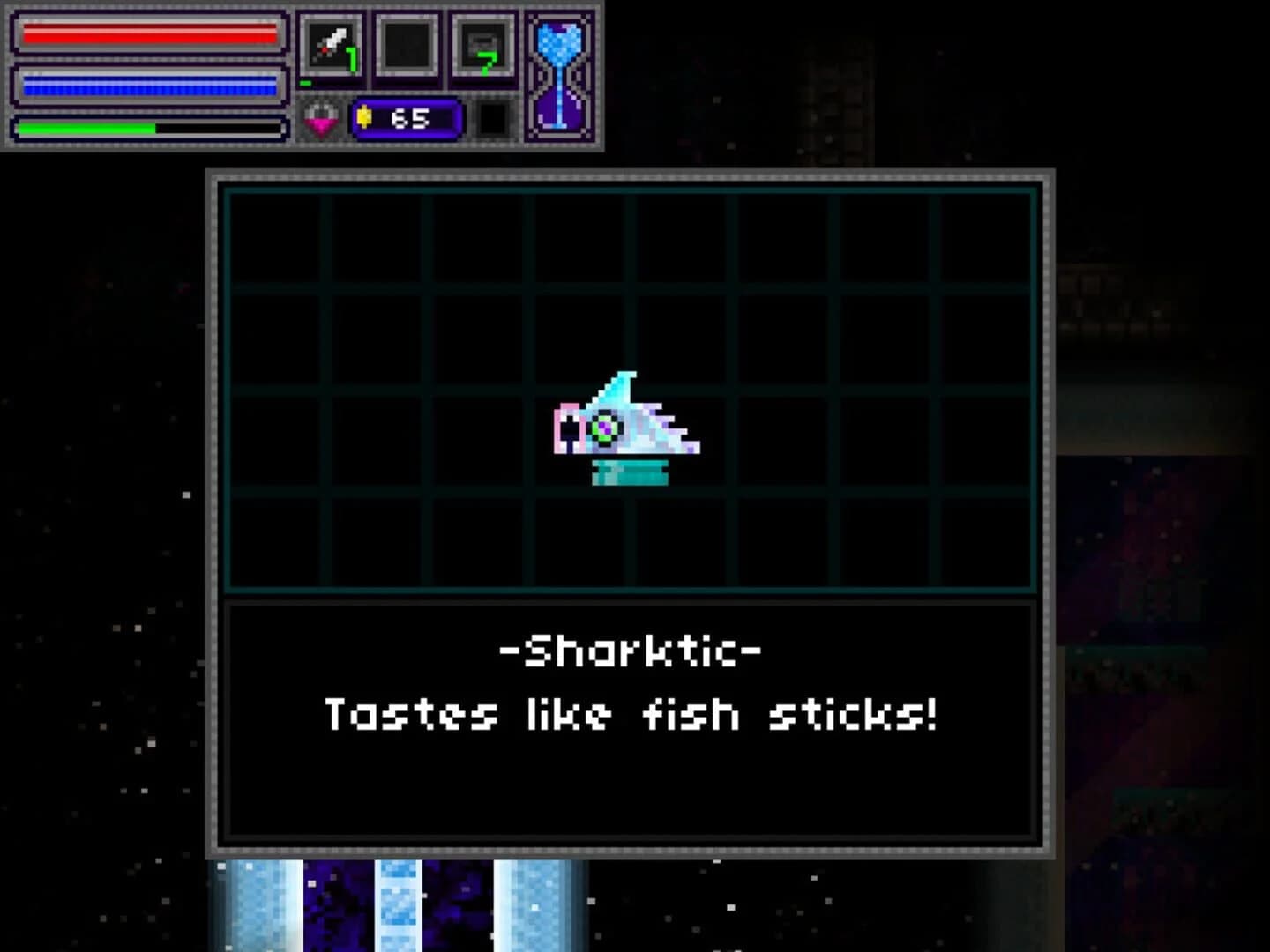Click the coin counter showing 65

pyautogui.click(x=407, y=117)
